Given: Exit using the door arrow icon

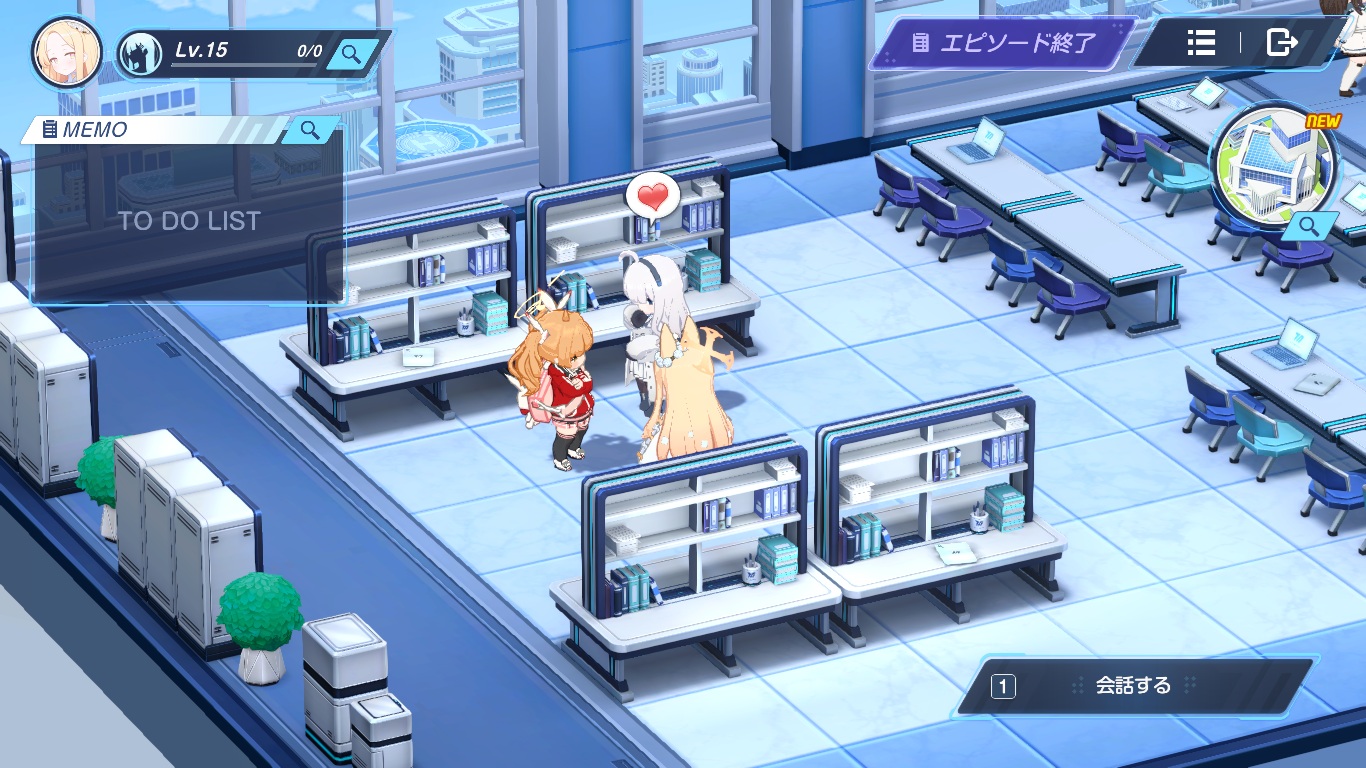Looking at the screenshot, I should click(1281, 42).
